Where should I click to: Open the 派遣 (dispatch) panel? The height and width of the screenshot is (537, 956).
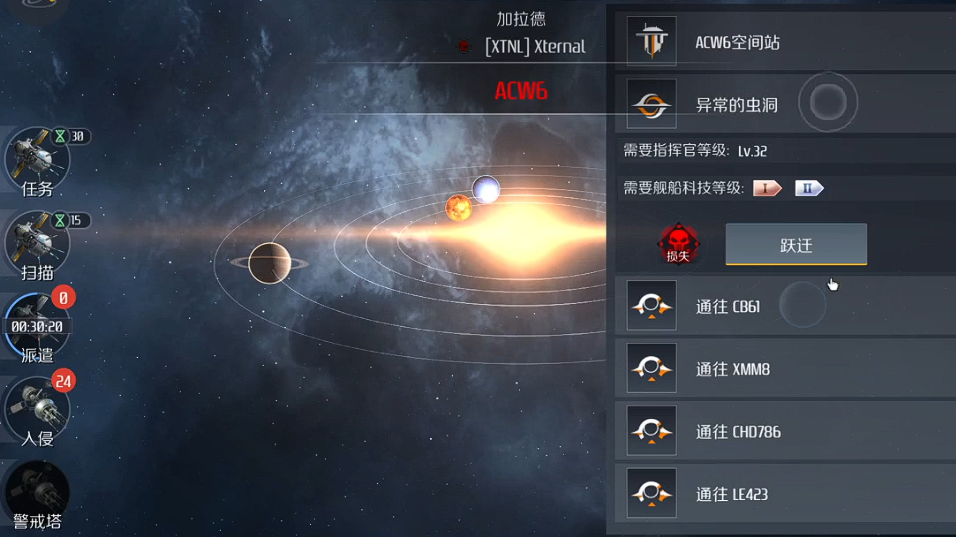(x=37, y=327)
